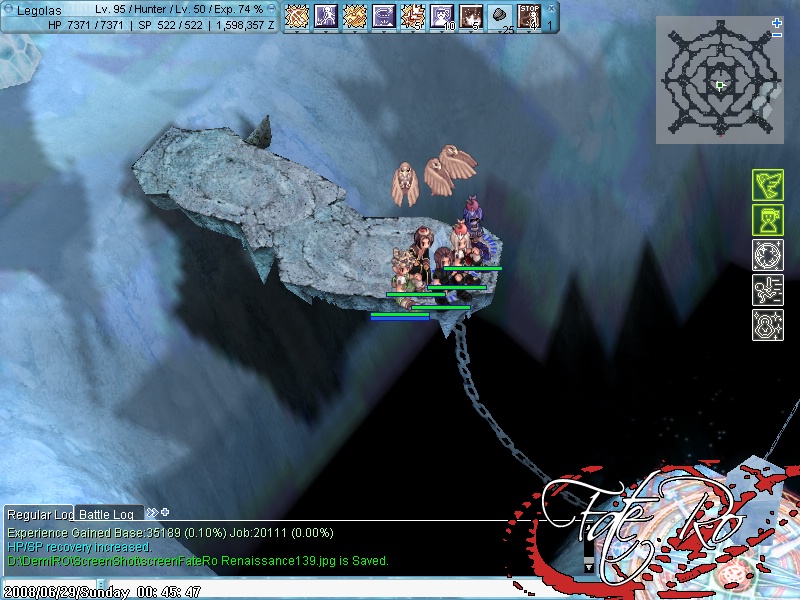Click the white clock-dial status icon

pyautogui.click(x=767, y=256)
